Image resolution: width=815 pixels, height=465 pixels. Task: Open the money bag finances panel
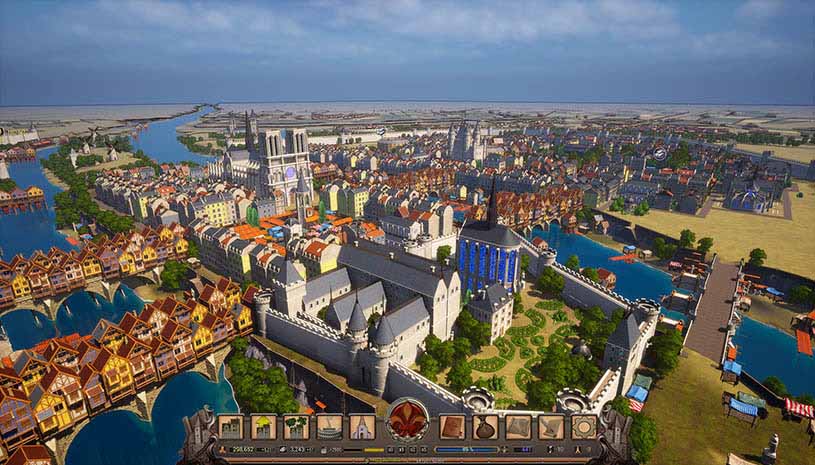tap(485, 427)
